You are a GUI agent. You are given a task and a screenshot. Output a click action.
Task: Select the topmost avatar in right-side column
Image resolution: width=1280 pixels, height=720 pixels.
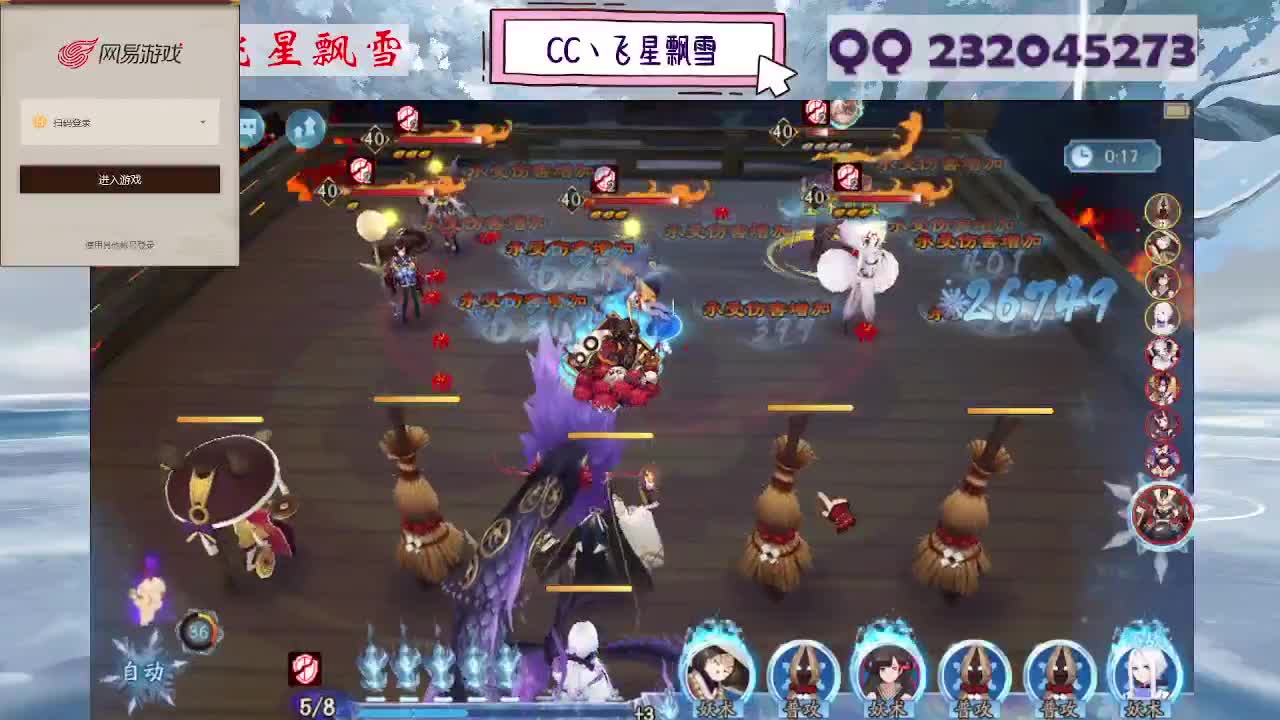click(1161, 213)
